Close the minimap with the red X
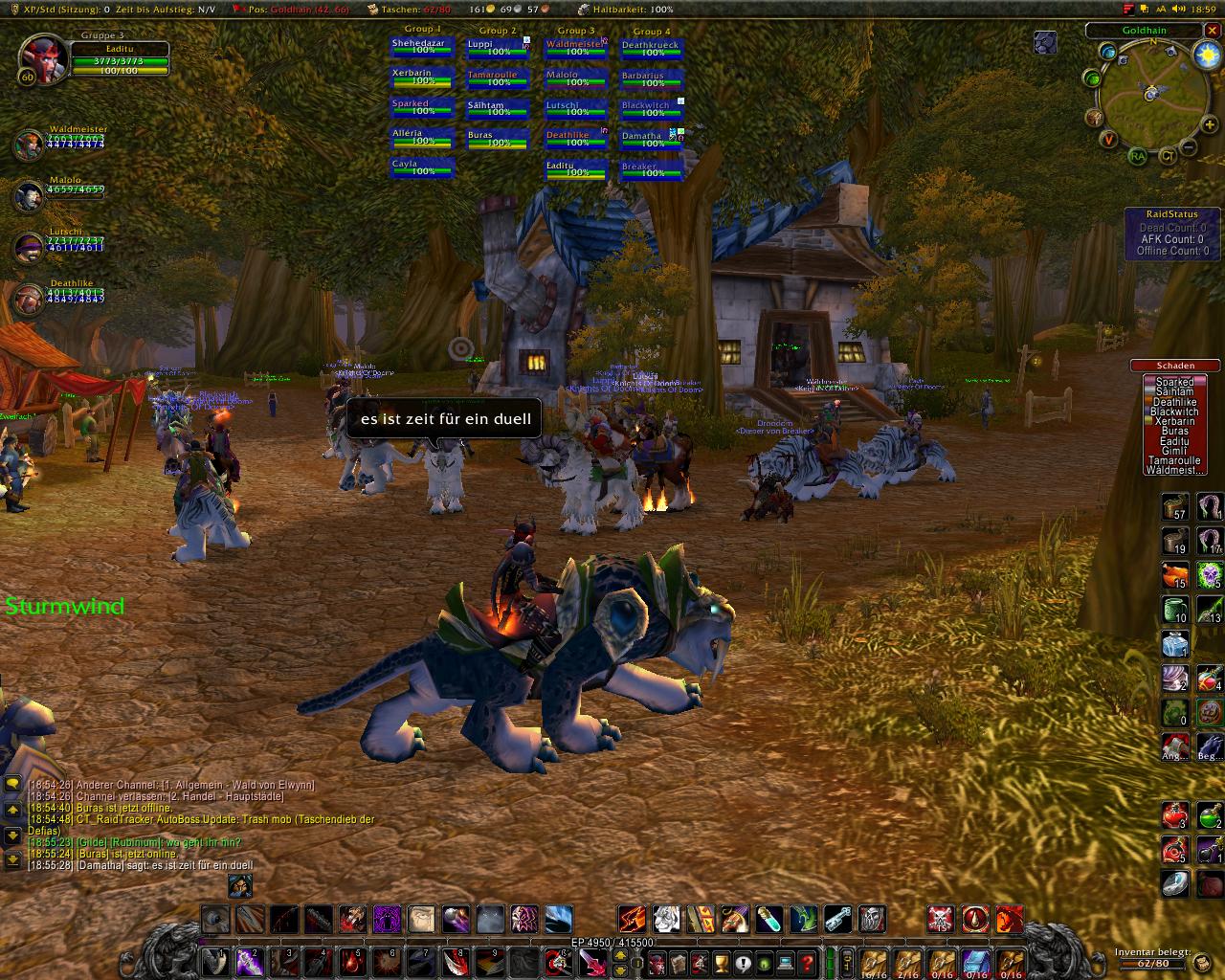This screenshot has height=980, width=1225. pos(1214,30)
